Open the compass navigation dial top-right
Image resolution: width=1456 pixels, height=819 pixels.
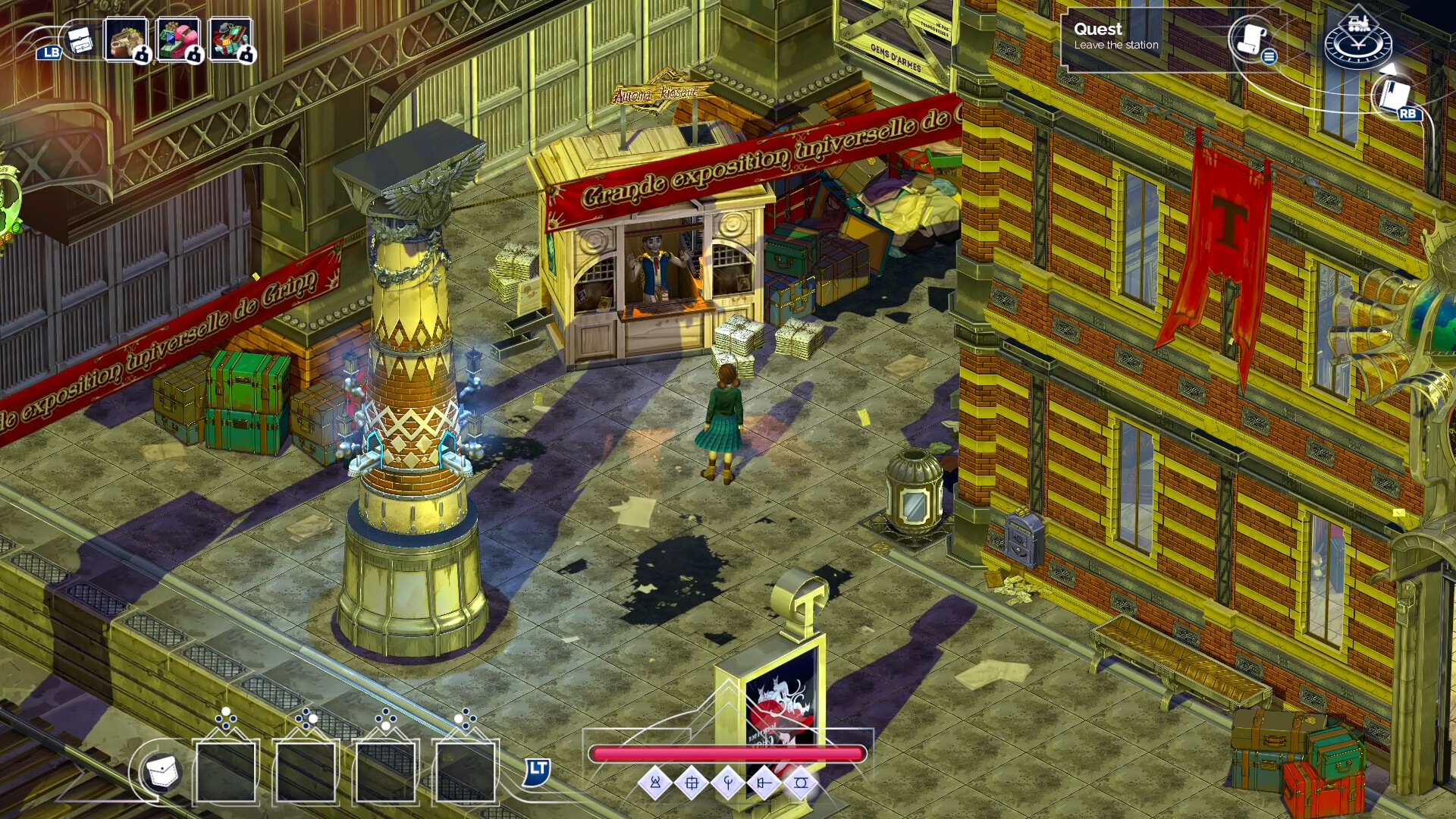coord(1359,47)
